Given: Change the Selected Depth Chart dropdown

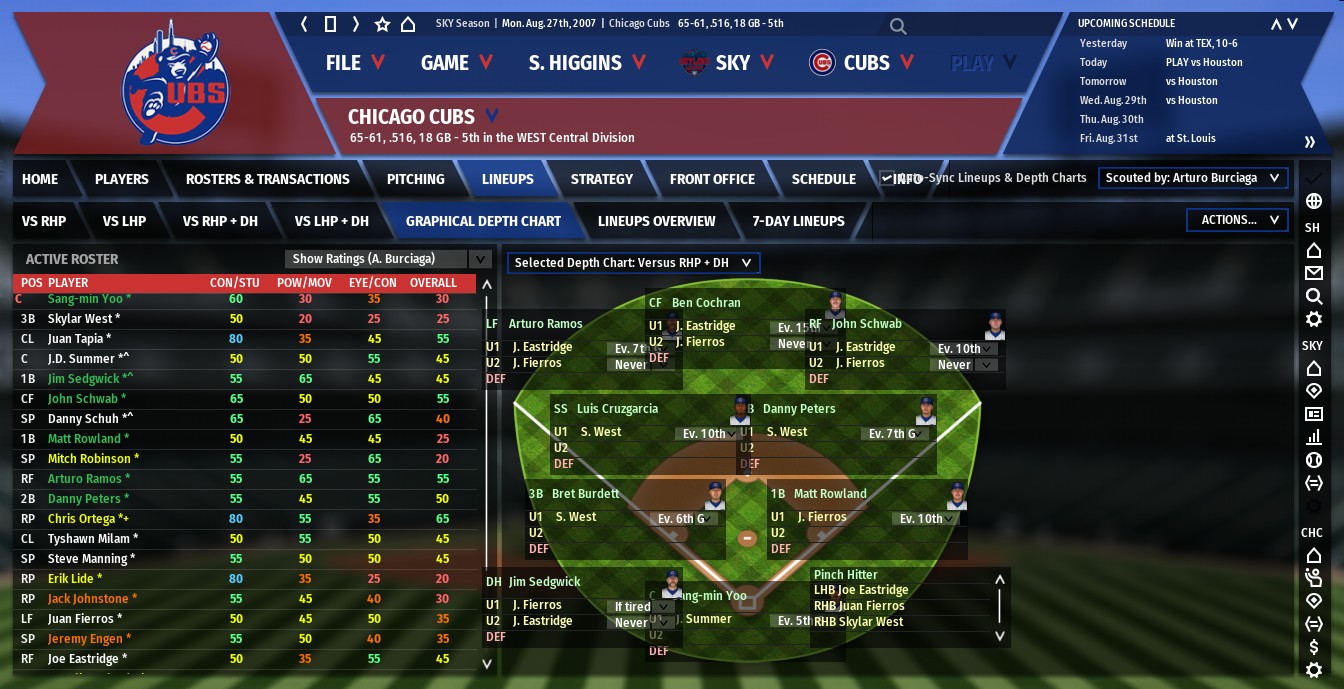Looking at the screenshot, I should [632, 263].
